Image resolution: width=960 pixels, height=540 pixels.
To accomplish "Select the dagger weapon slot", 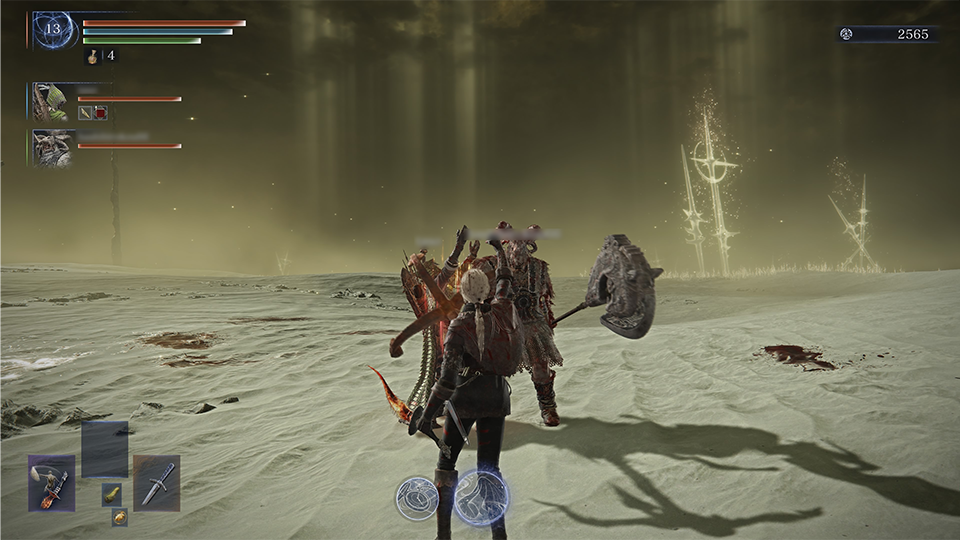I will coord(156,483).
